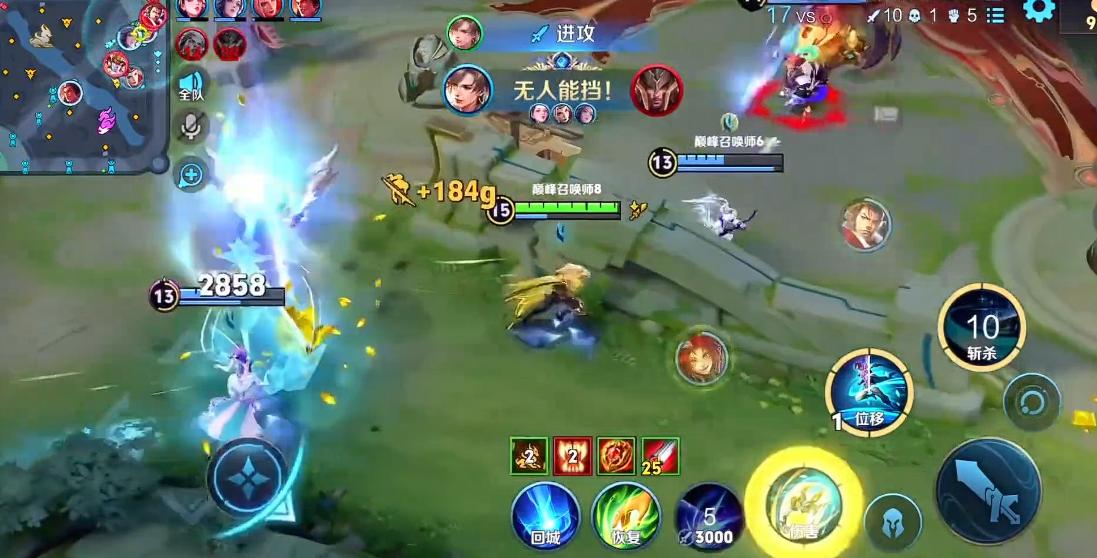Toggle the 全队 team voice speaker
The width and height of the screenshot is (1097, 558).
(x=190, y=86)
